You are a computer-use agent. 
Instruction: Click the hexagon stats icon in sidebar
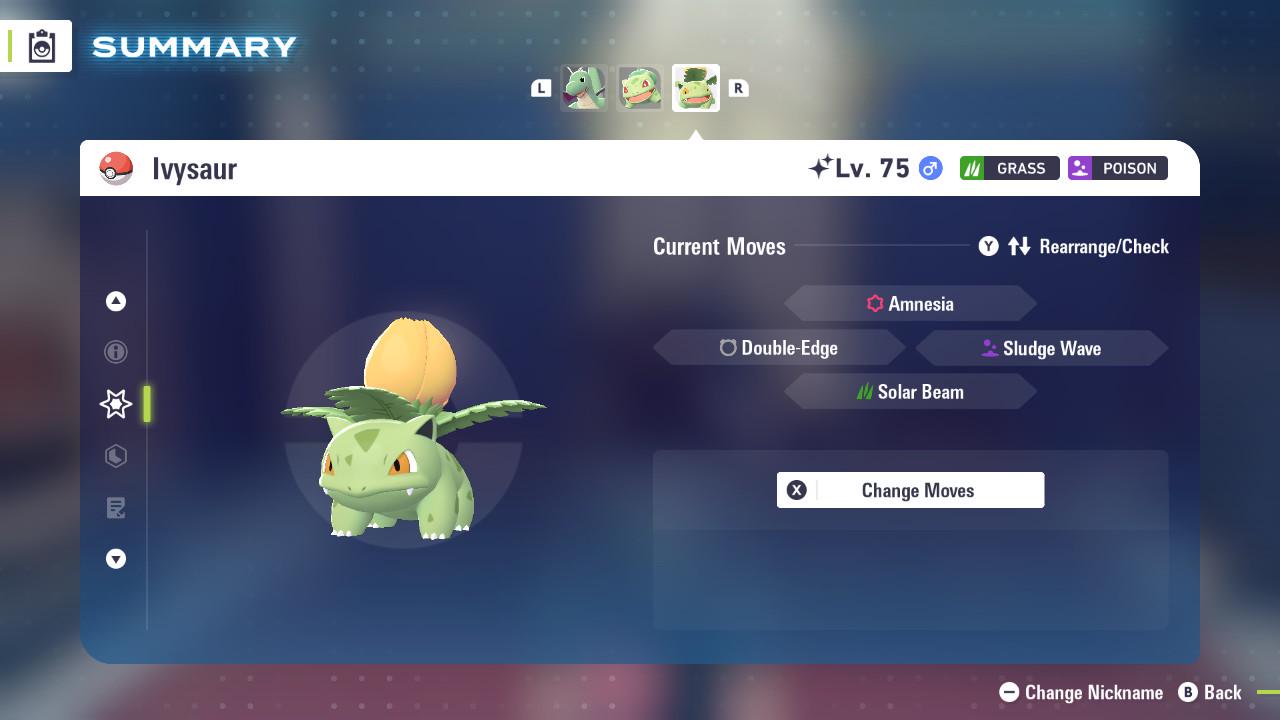click(116, 456)
